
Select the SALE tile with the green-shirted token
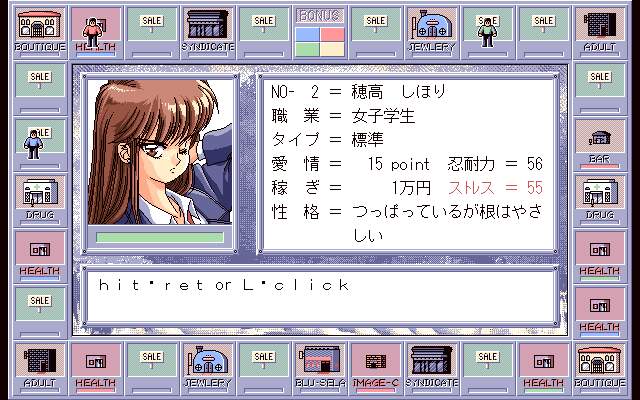[488, 33]
